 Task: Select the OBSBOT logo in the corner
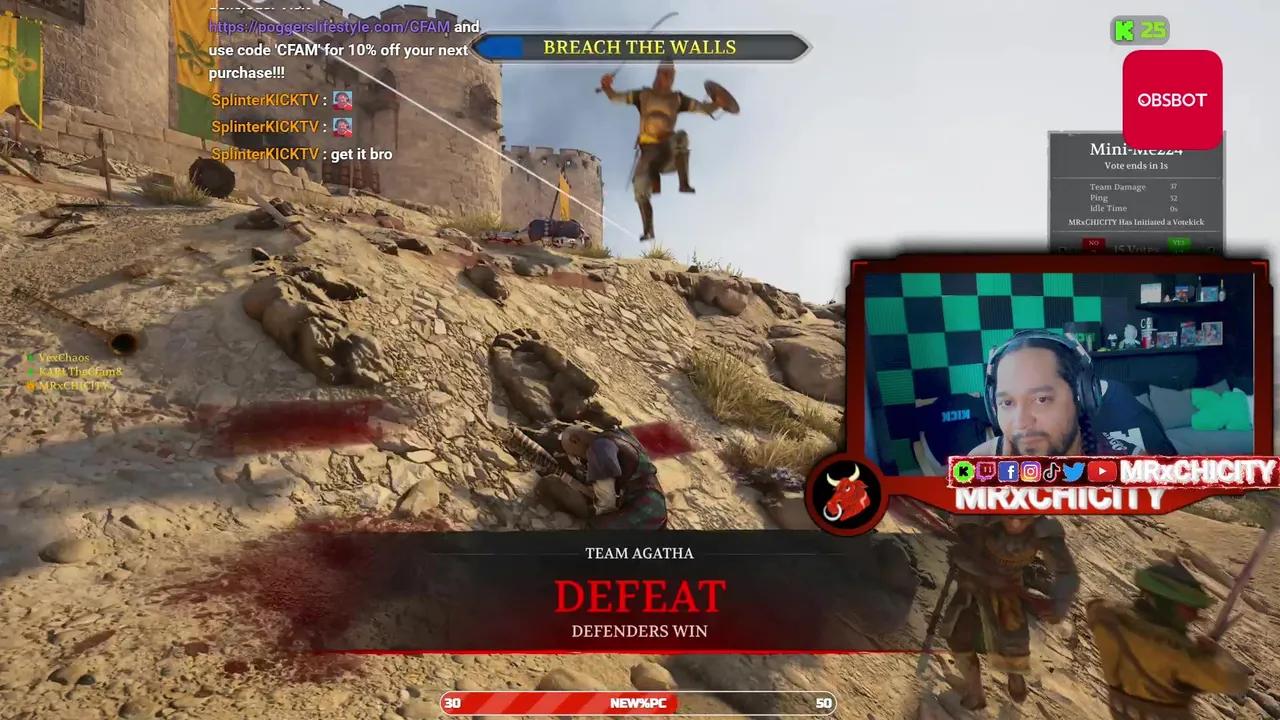pyautogui.click(x=1171, y=99)
